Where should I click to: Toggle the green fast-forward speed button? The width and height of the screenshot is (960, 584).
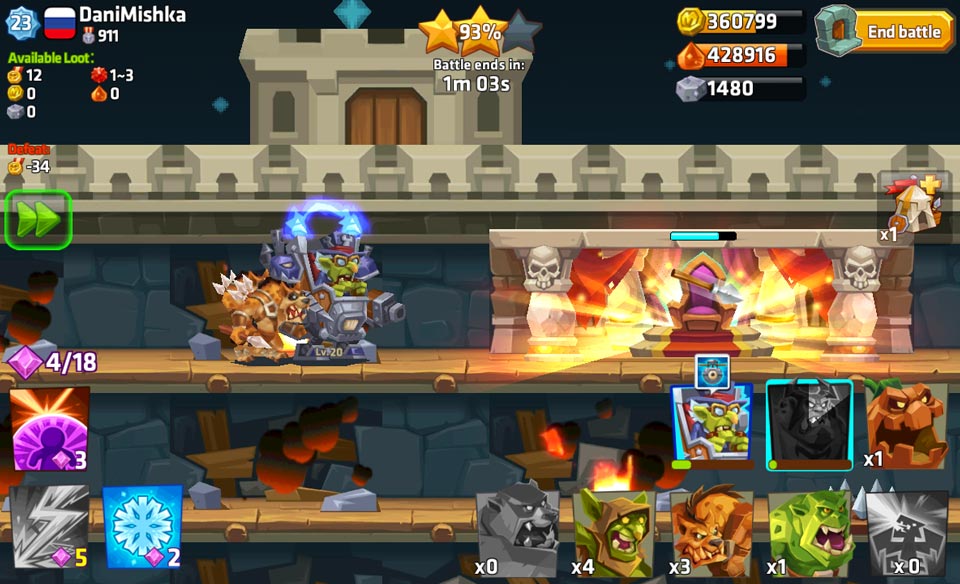tap(39, 219)
